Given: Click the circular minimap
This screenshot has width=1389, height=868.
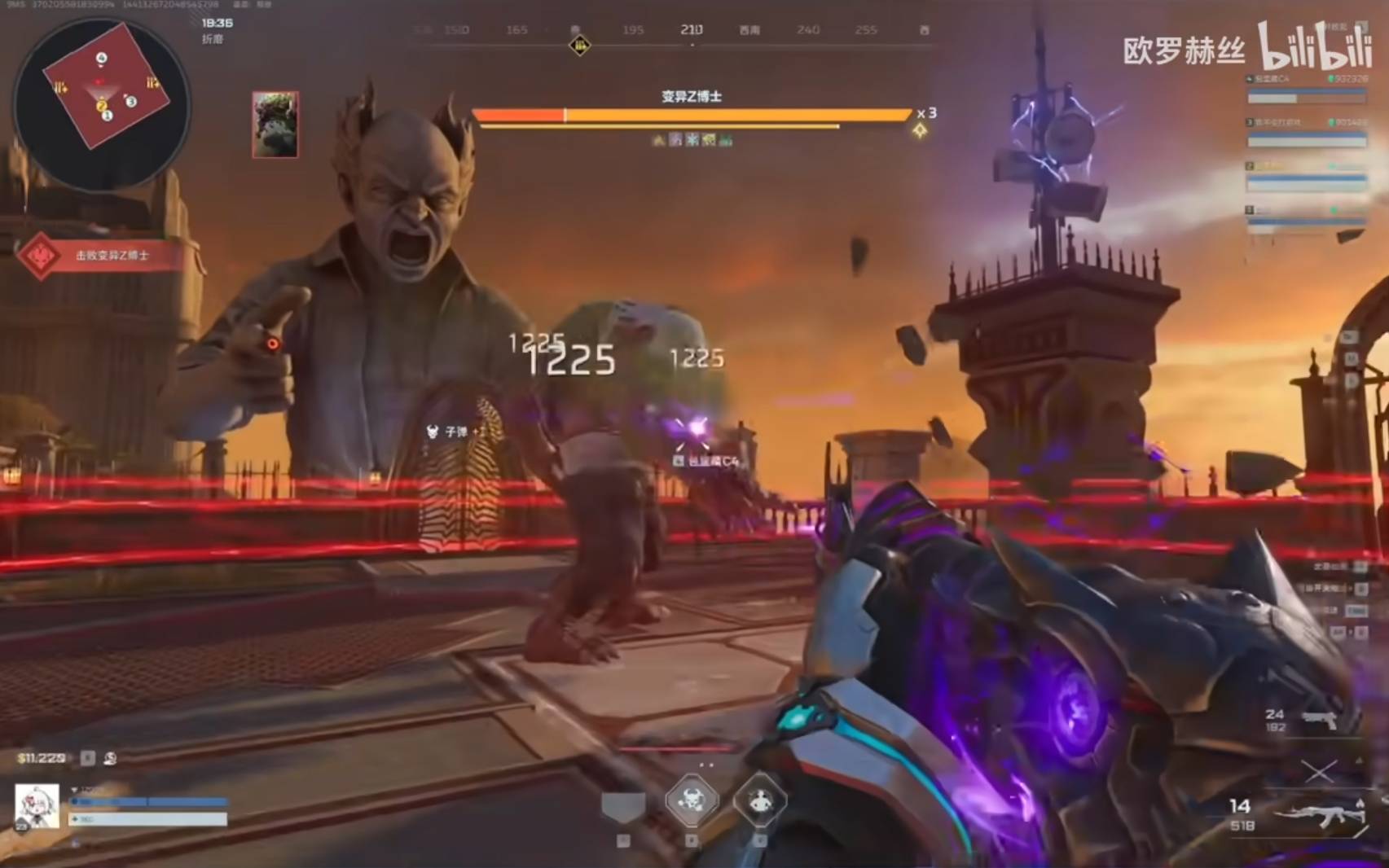Looking at the screenshot, I should (x=102, y=104).
